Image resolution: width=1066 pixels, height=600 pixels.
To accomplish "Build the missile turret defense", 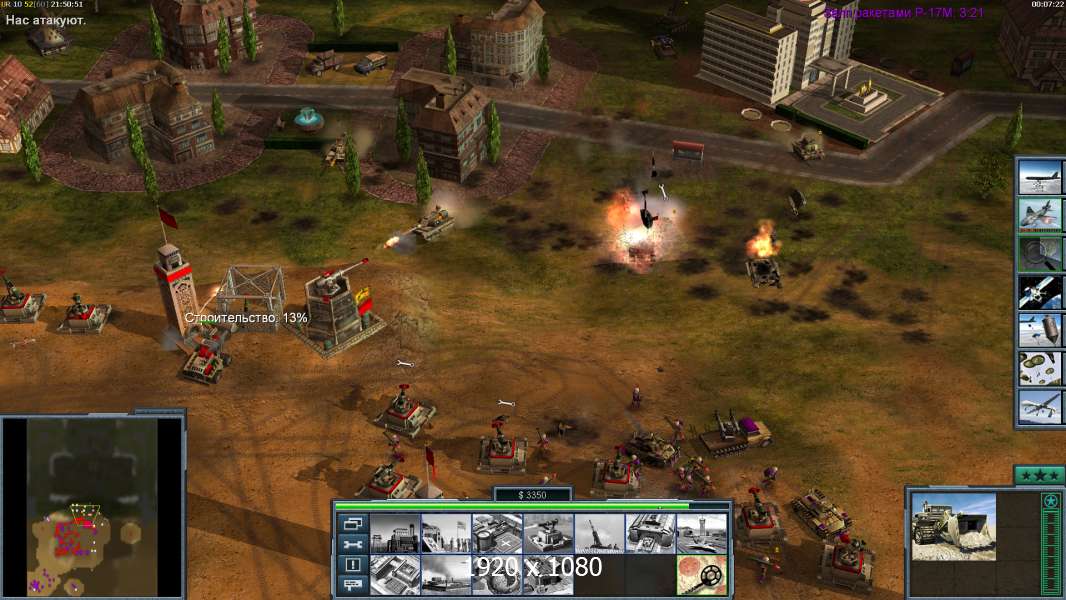I will coord(547,533).
